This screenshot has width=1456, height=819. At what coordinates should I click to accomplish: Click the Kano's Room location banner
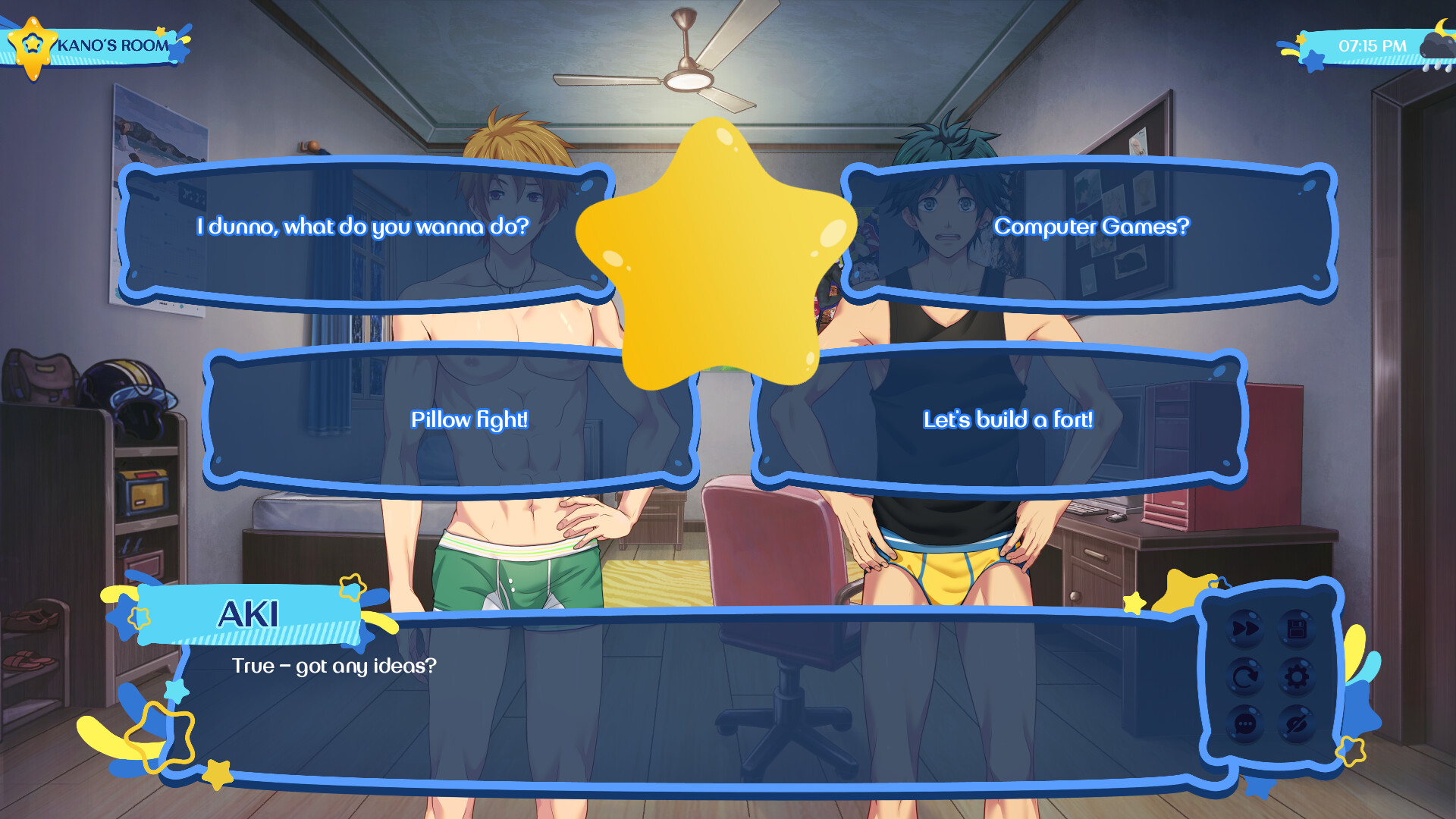pyautogui.click(x=114, y=44)
